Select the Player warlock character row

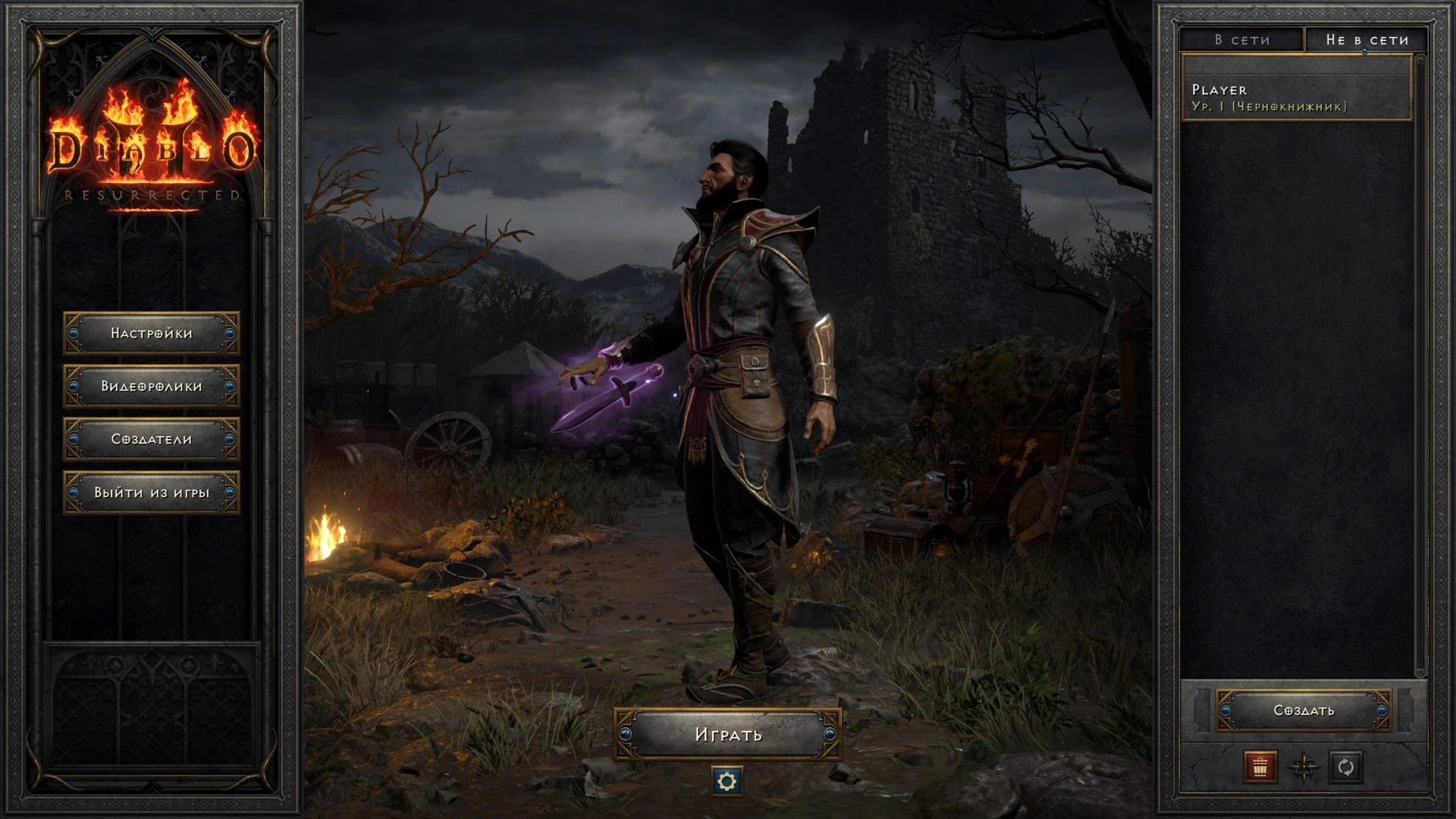1295,98
